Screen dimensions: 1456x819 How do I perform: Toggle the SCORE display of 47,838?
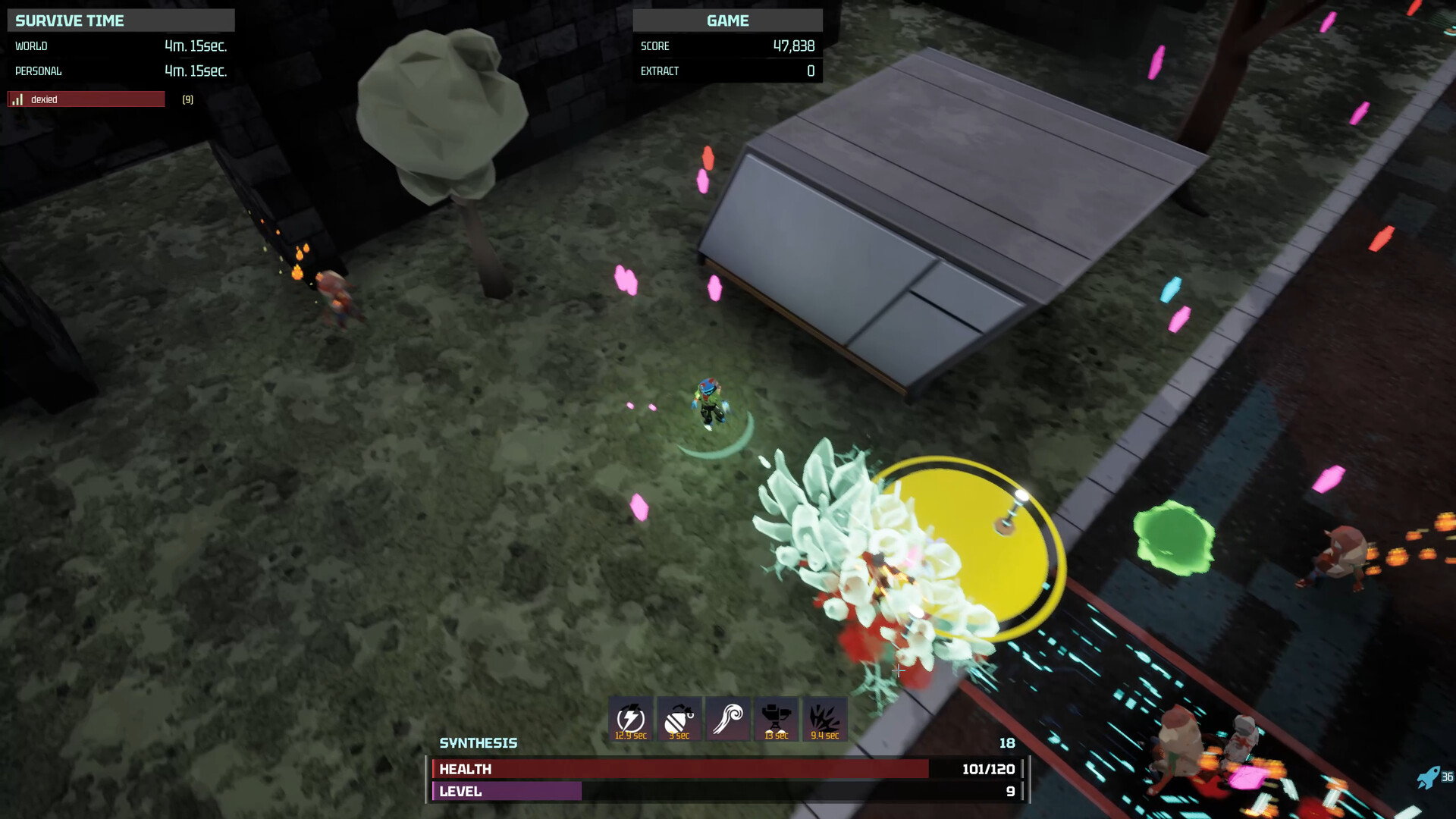point(724,46)
